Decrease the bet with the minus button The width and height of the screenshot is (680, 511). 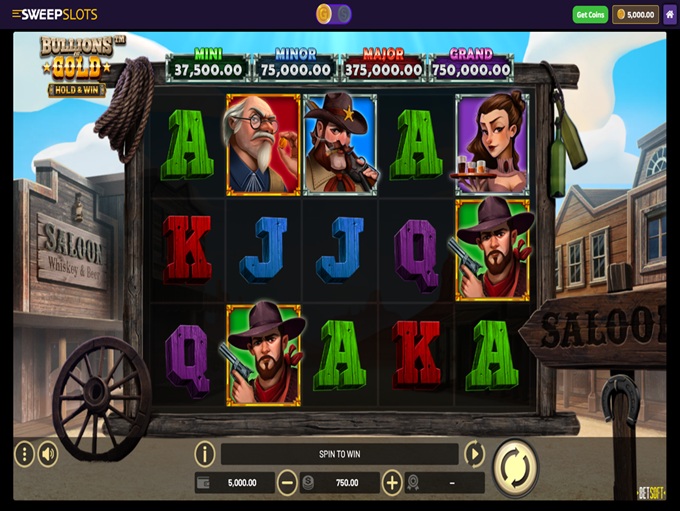point(287,483)
